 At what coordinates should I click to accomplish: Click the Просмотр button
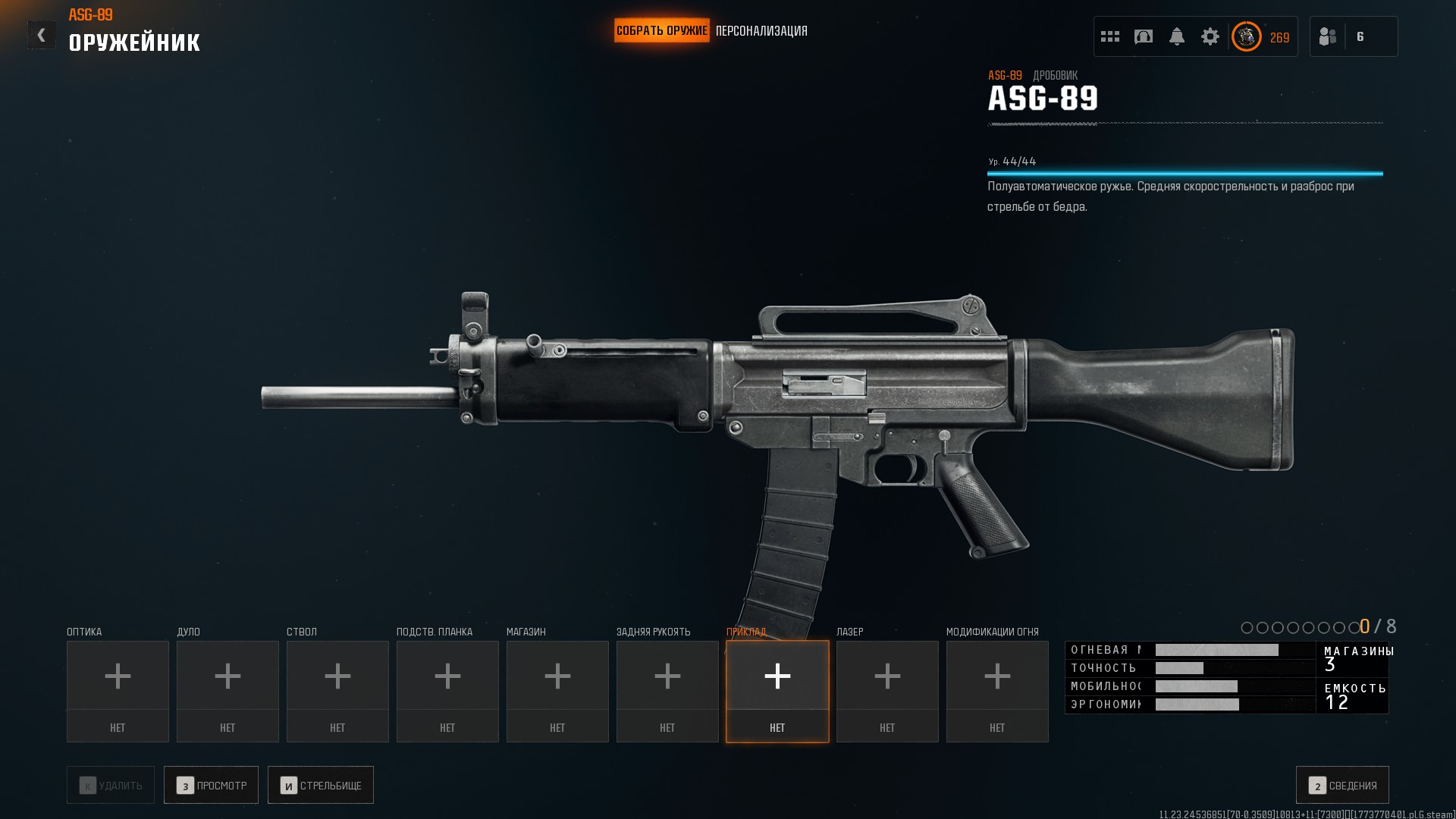(x=211, y=785)
